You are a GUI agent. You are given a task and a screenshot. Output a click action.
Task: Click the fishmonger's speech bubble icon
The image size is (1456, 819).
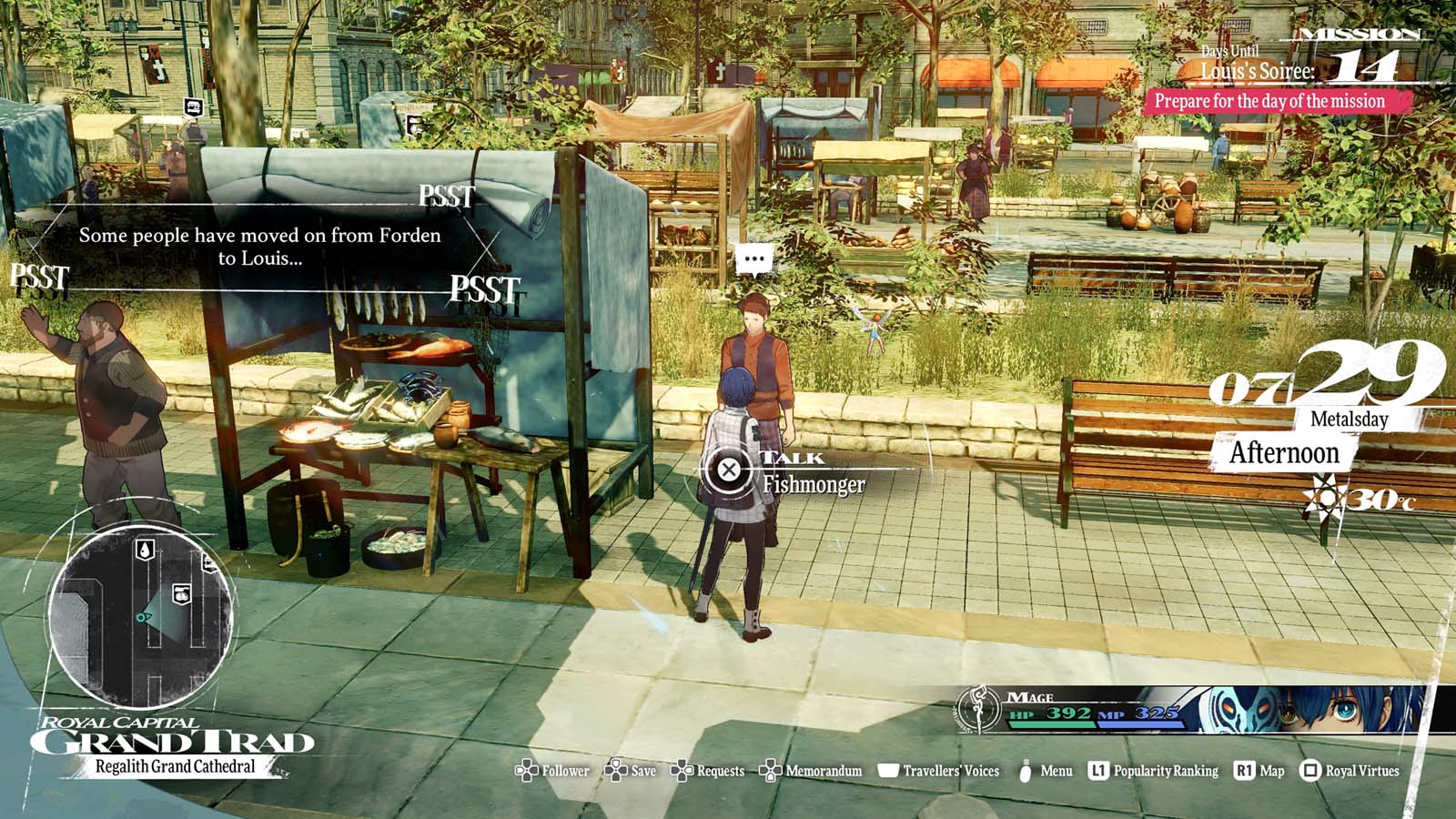pyautogui.click(x=754, y=259)
